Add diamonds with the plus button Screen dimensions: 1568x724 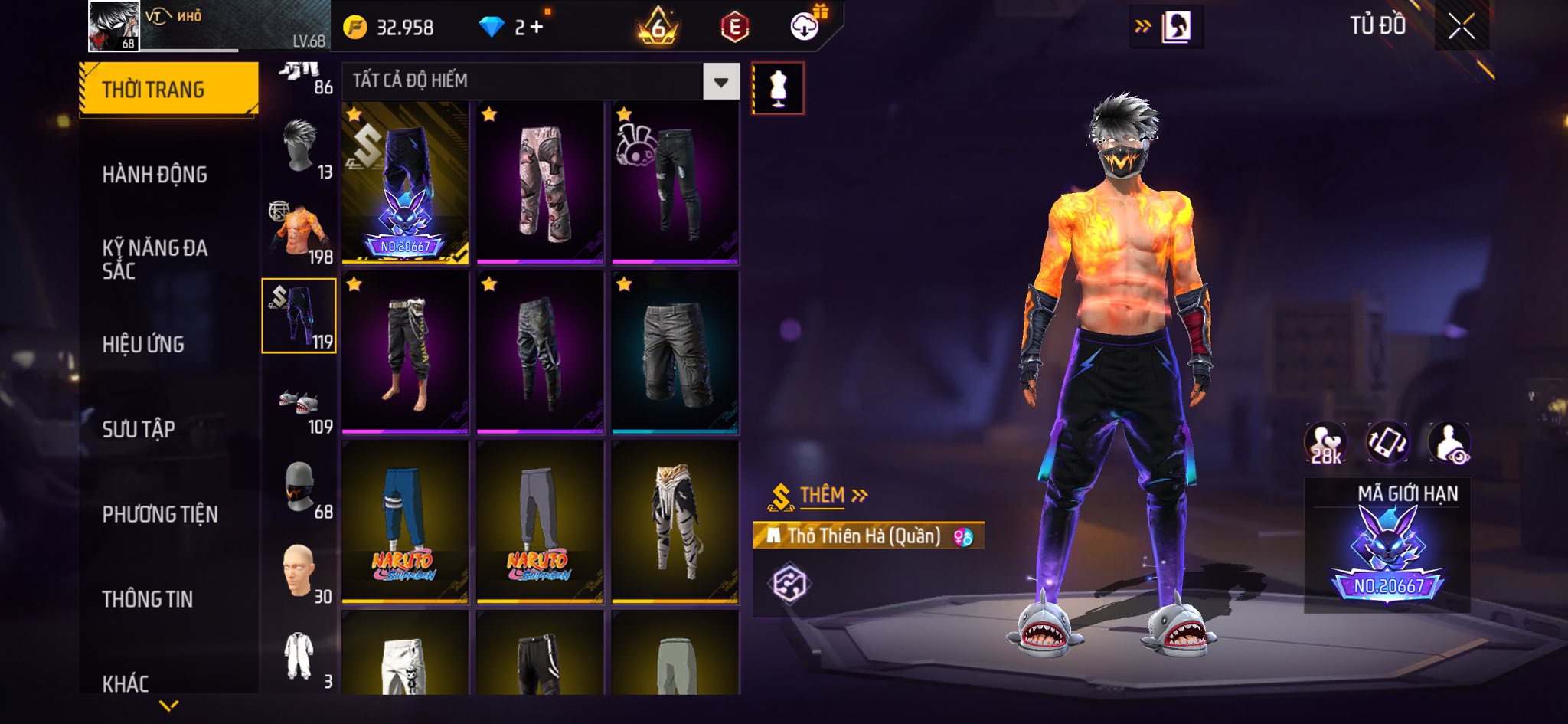coord(537,28)
